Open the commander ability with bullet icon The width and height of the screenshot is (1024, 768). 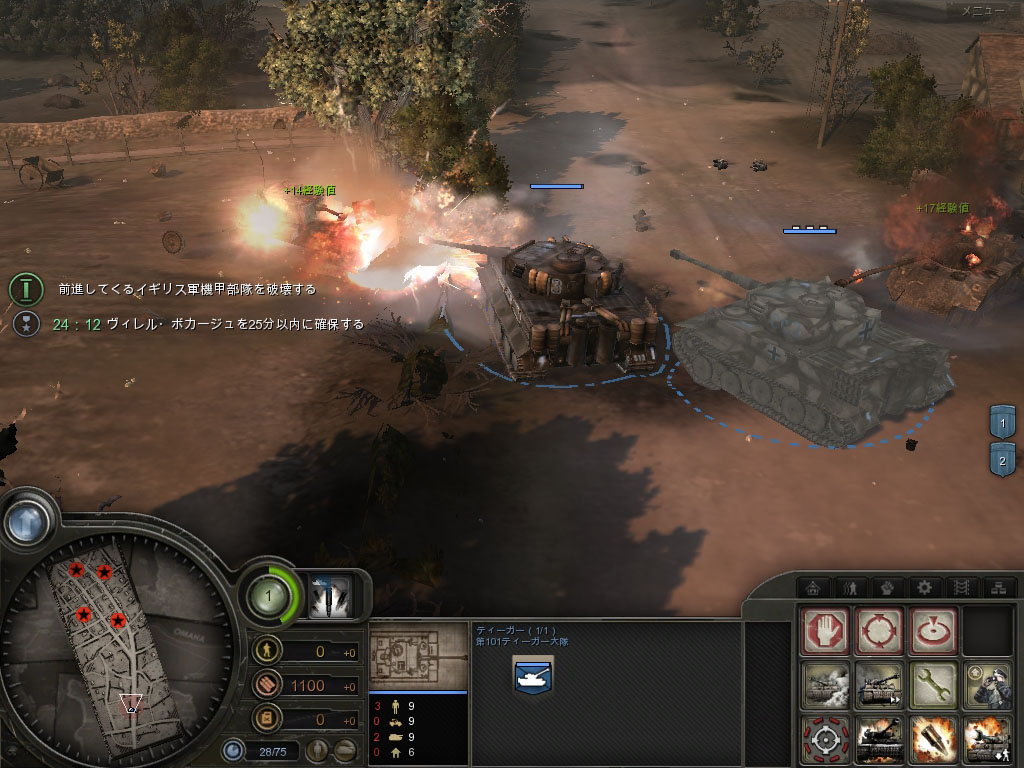329,598
